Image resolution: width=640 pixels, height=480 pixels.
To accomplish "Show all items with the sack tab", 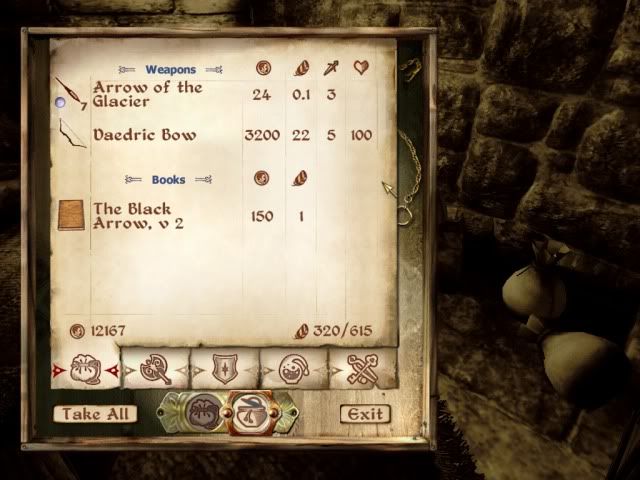I will click(x=85, y=371).
